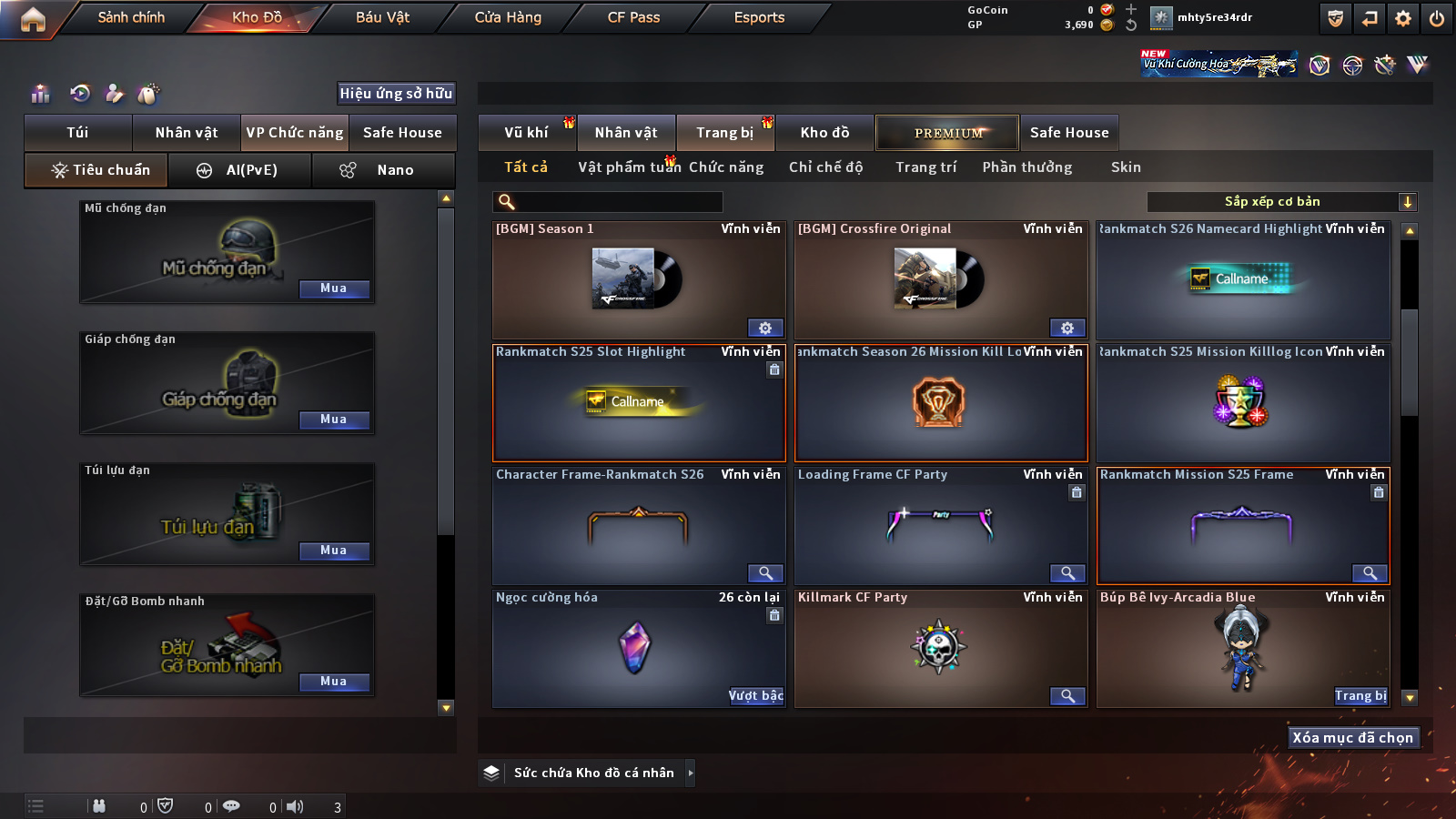Open the Sắp xếp cơ bản dropdown

pos(1281,202)
